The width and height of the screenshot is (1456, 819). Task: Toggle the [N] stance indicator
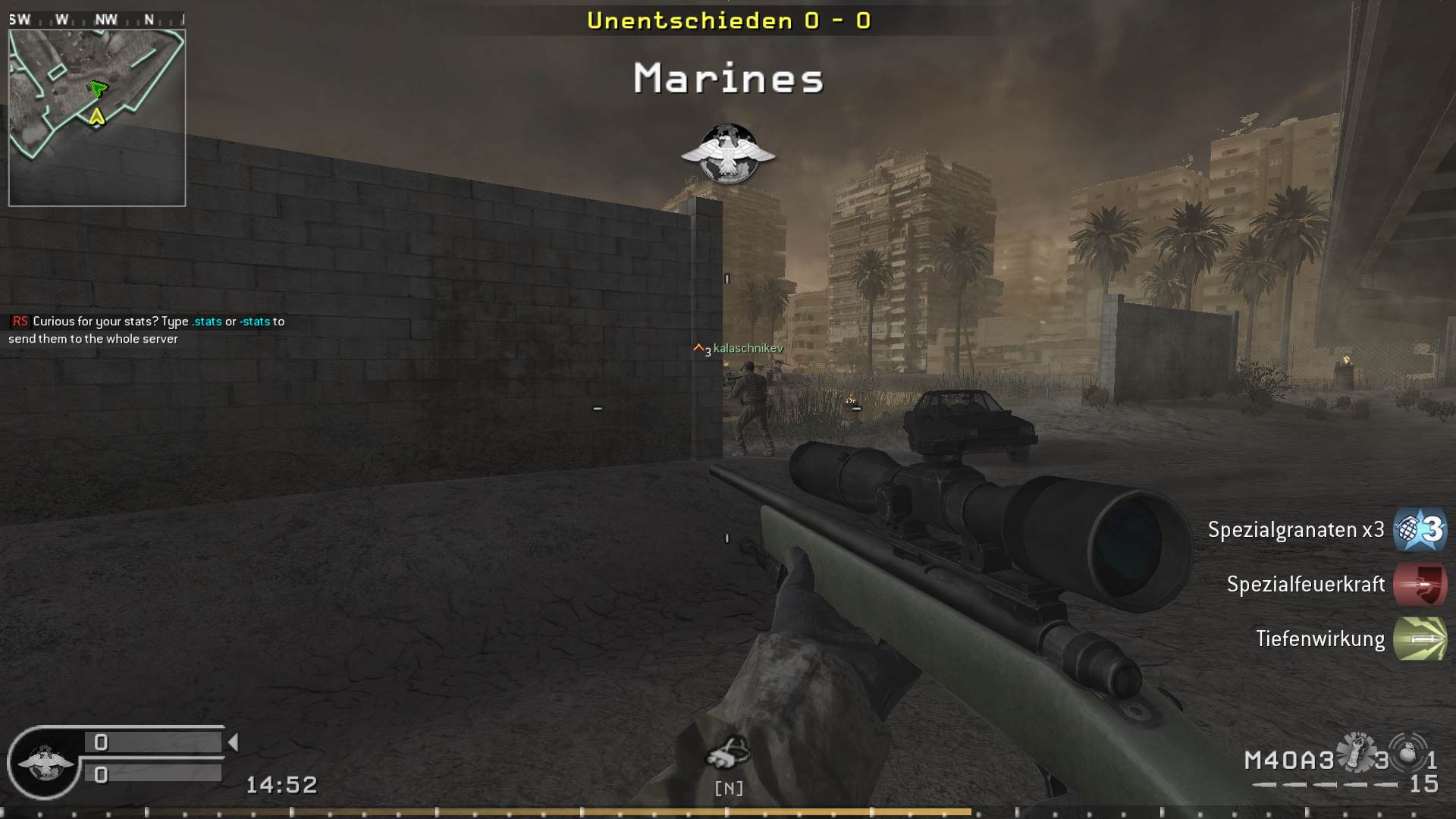coord(729,788)
